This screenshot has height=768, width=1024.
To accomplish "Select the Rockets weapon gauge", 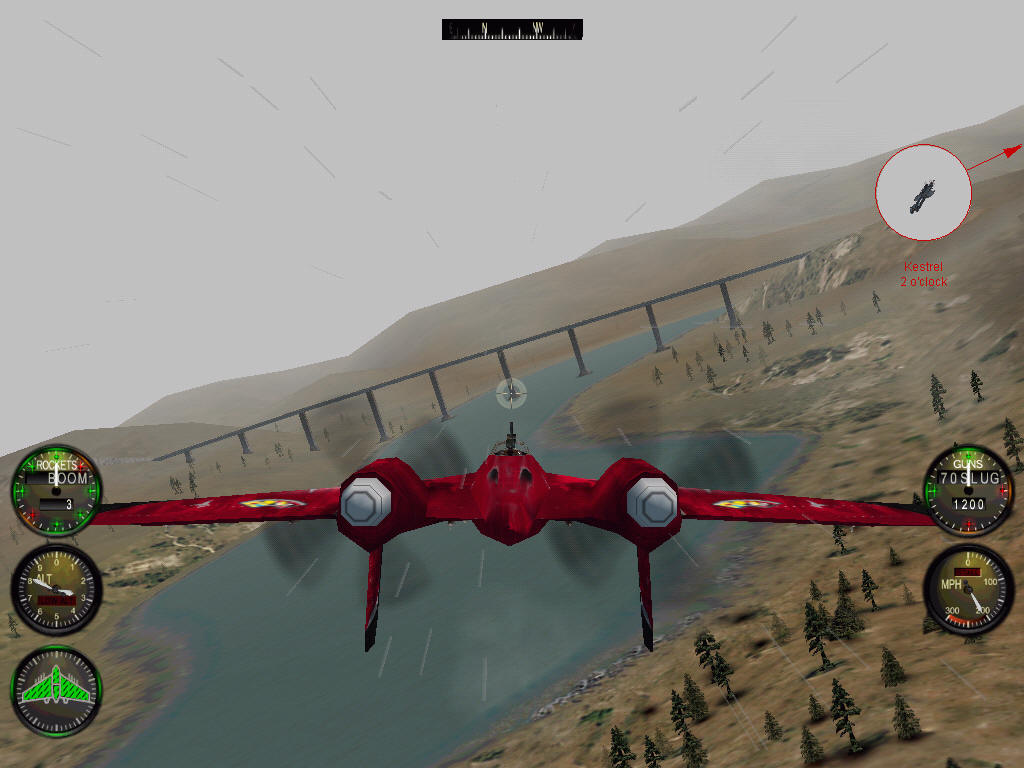I will tap(56, 490).
